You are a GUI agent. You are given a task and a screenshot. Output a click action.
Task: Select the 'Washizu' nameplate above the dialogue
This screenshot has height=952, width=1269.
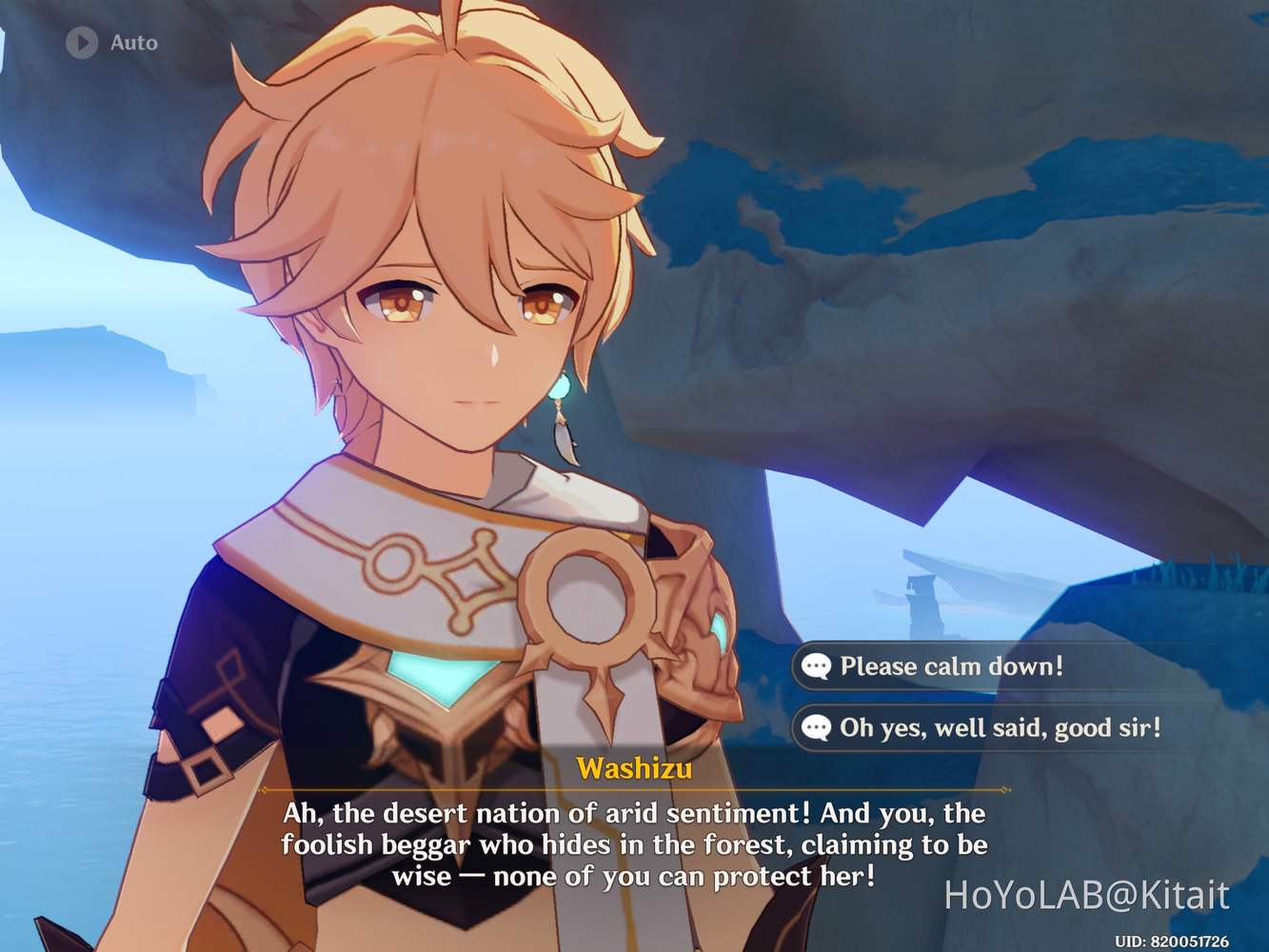pyautogui.click(x=635, y=769)
